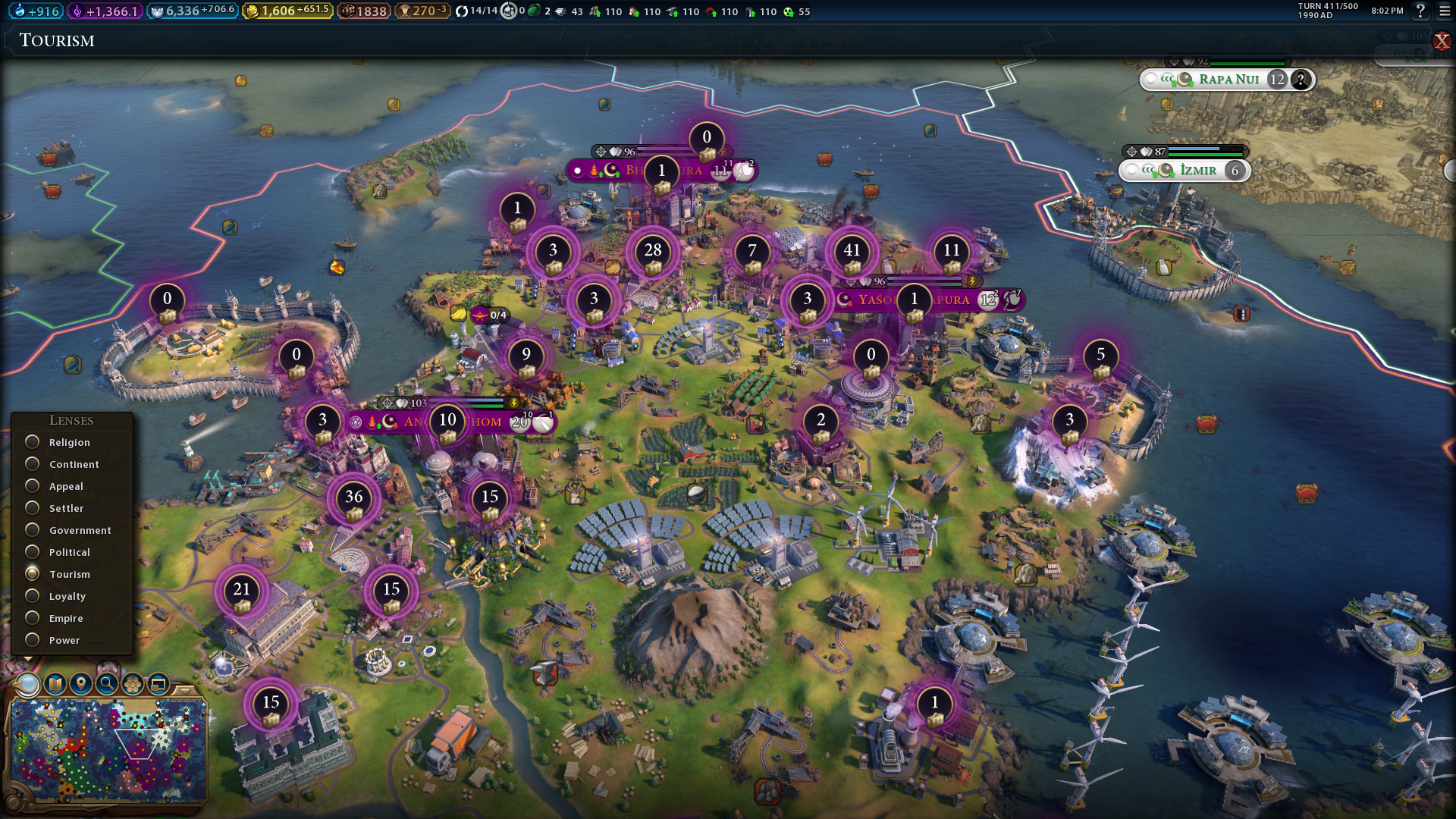Open the folded map options button
Image resolution: width=1456 pixels, height=819 pixels.
(55, 684)
